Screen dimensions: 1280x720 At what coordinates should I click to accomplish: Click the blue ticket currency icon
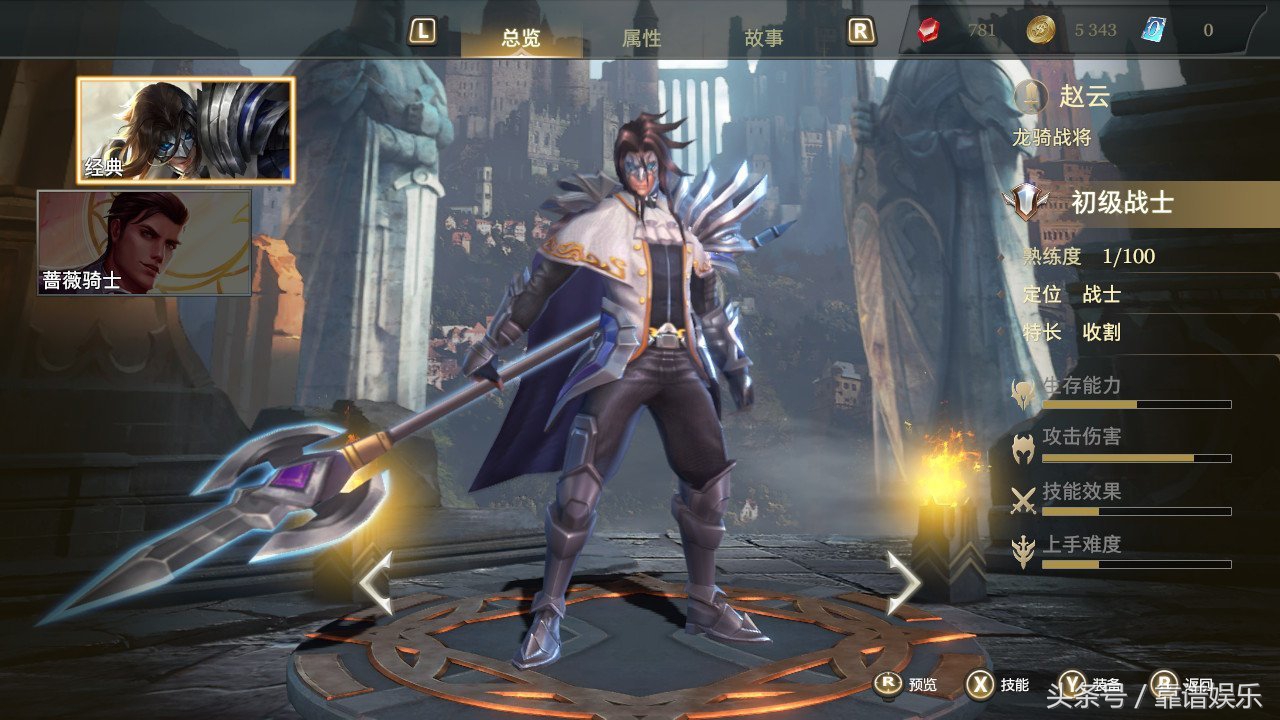click(1153, 30)
